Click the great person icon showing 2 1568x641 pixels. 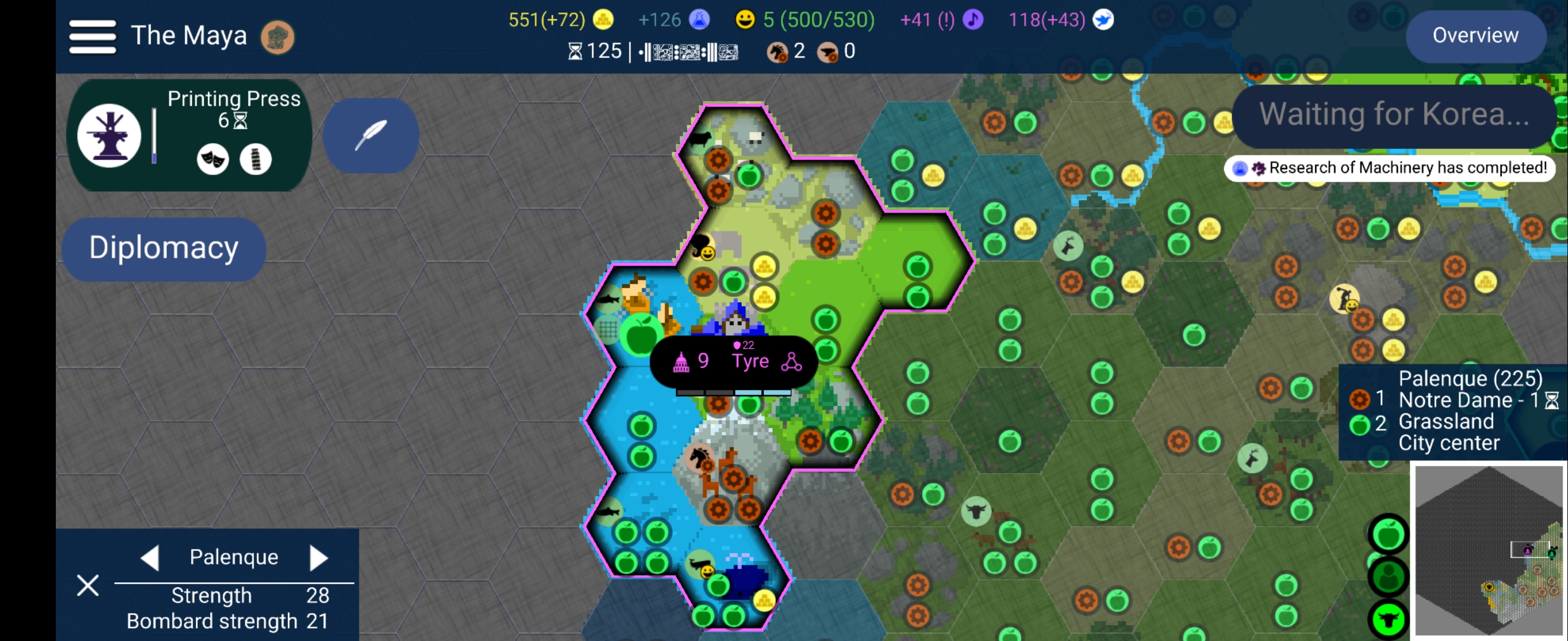tap(777, 51)
